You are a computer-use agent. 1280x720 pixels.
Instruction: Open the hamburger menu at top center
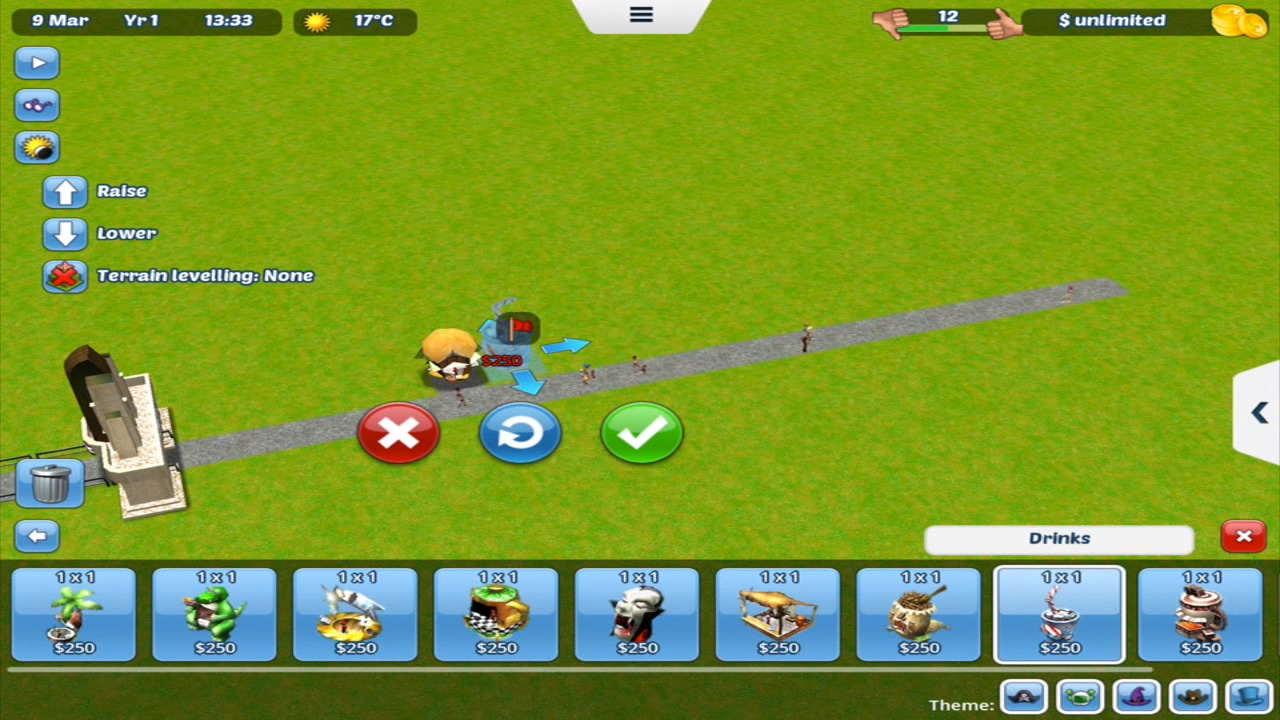tap(640, 15)
